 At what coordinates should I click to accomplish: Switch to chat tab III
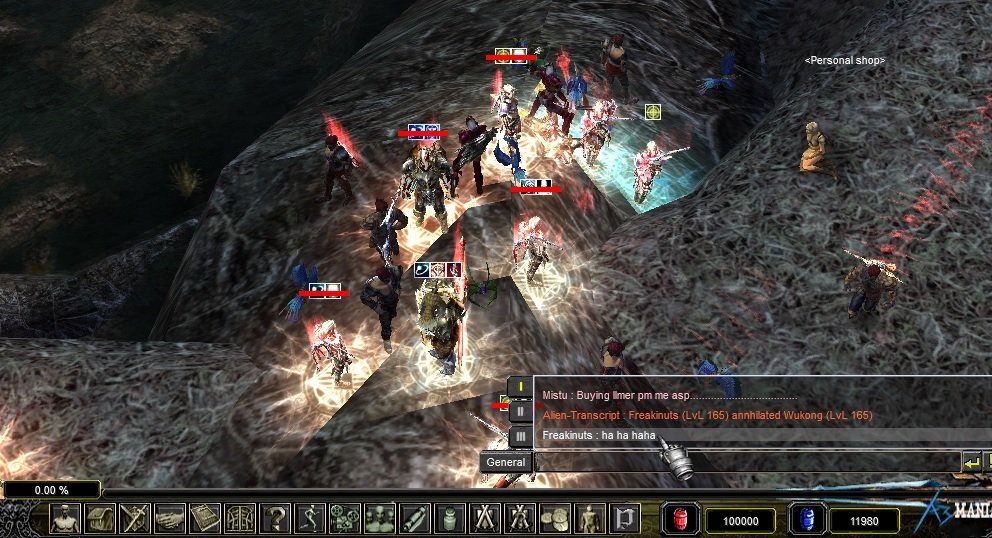point(521,436)
